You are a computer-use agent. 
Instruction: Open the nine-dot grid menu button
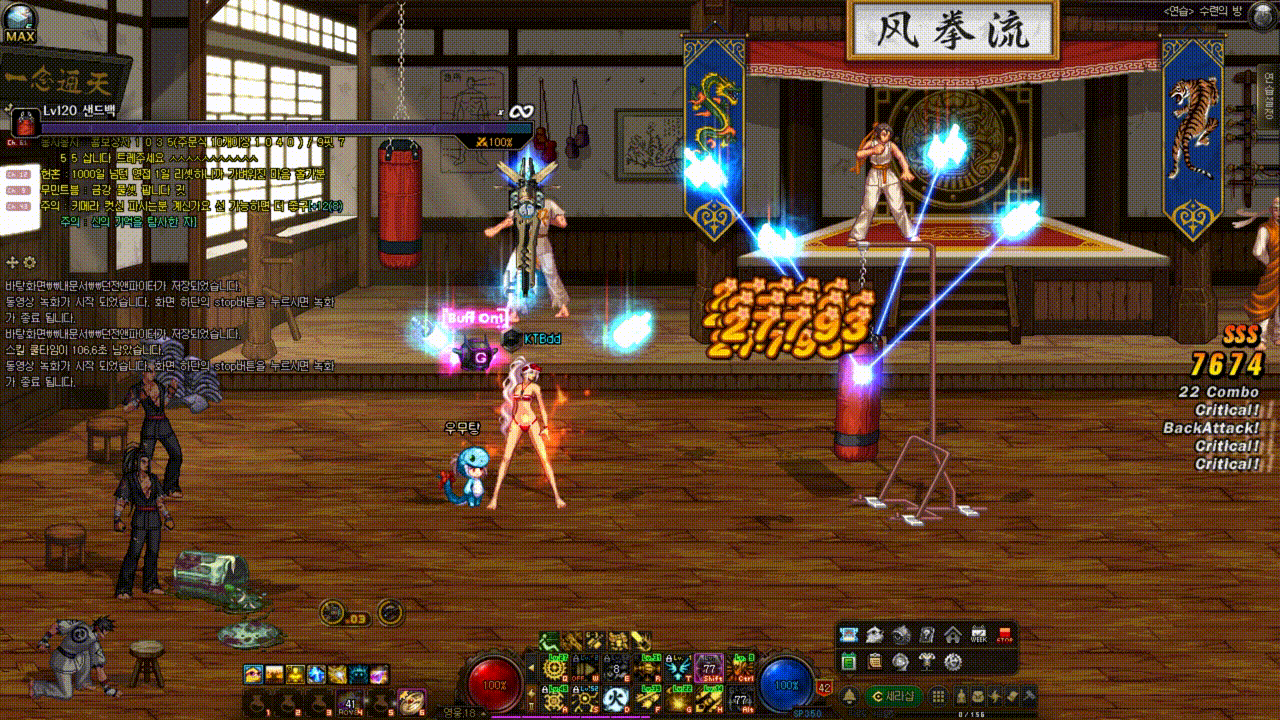coord(938,696)
